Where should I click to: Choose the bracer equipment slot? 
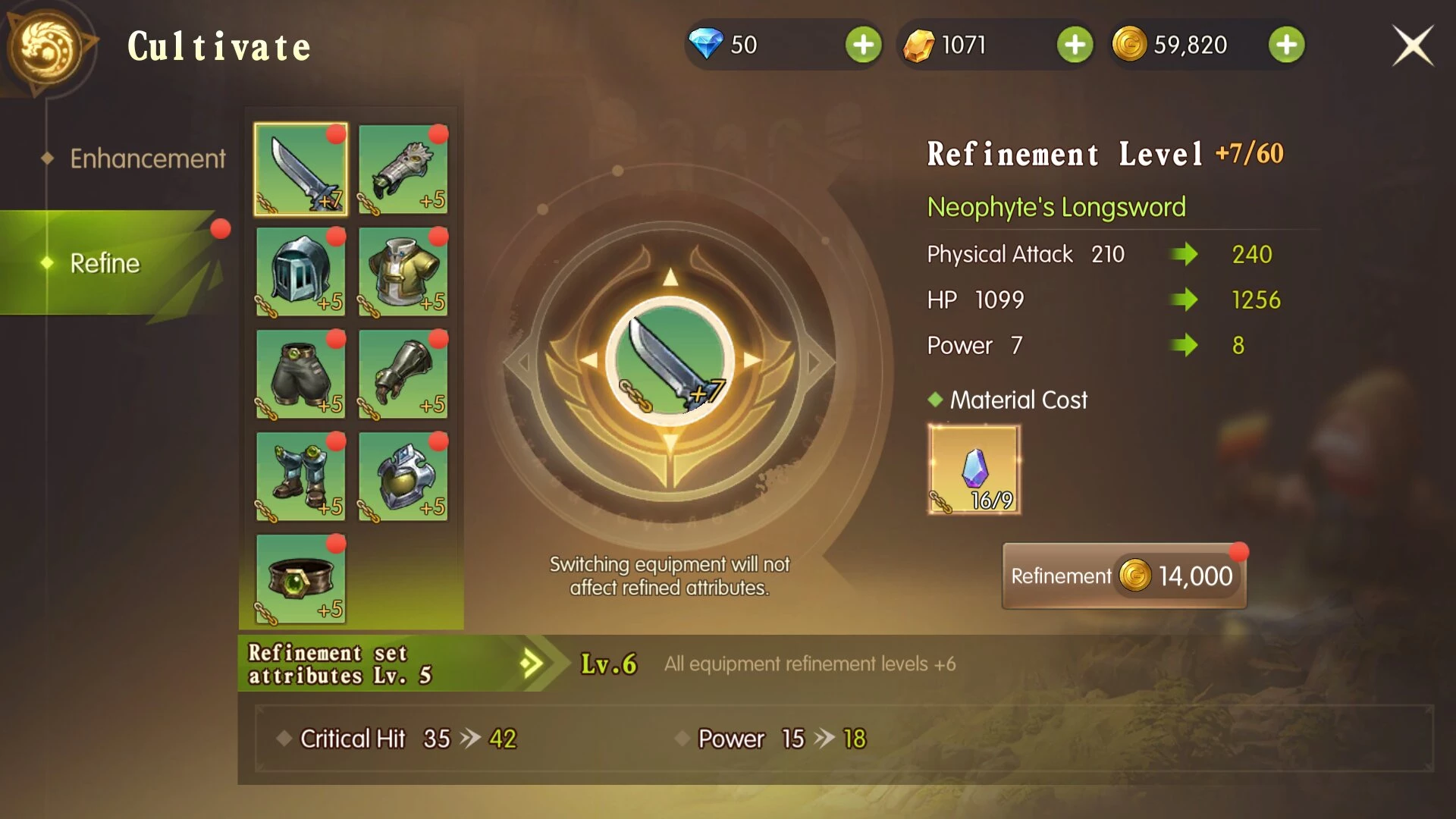point(403,169)
